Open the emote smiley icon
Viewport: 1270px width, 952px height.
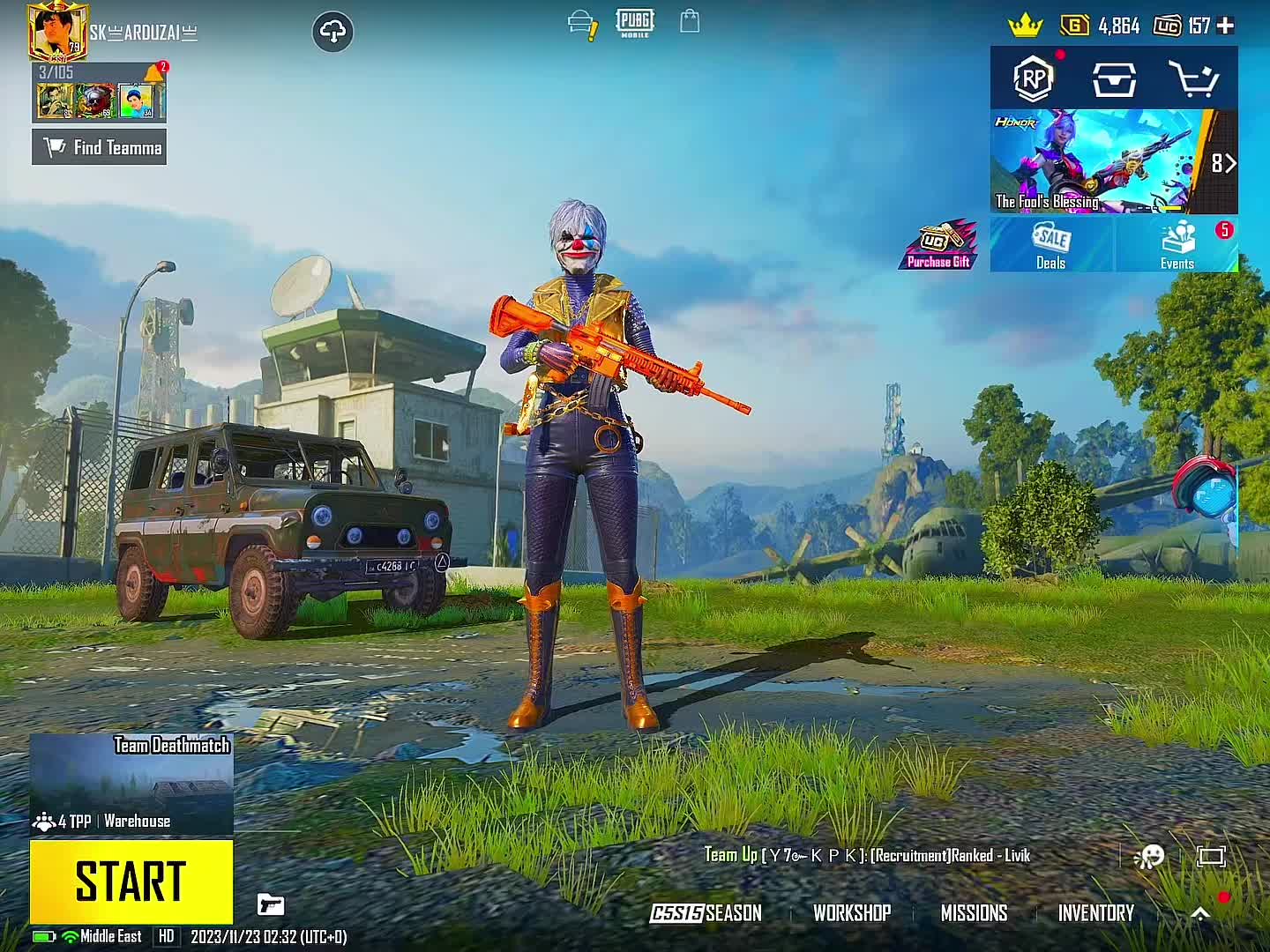[x=1150, y=856]
